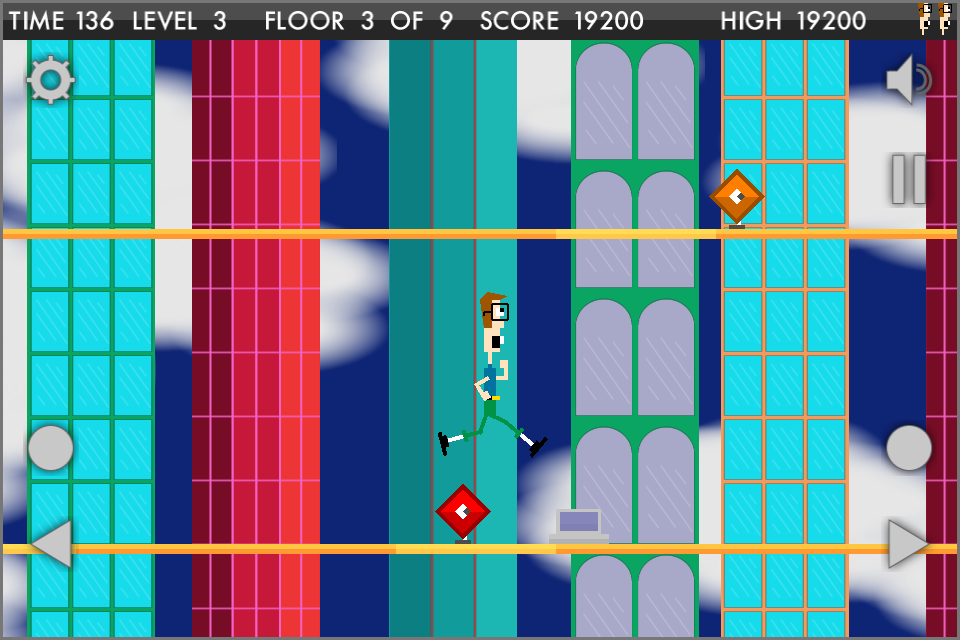Click the round button above the right arrow

tap(909, 447)
